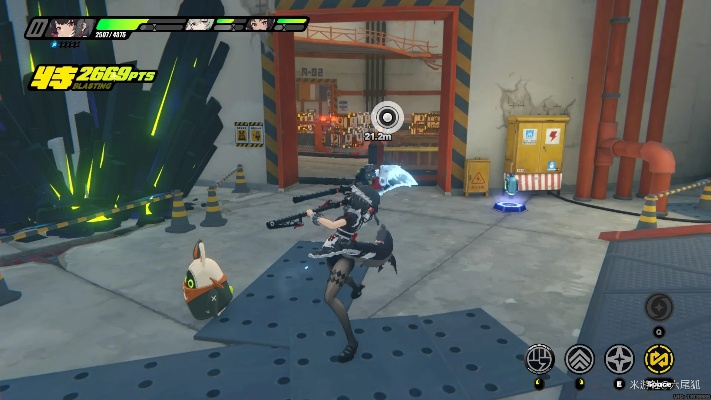
Task: Trigger the four-point star special skill
Action: tap(619, 357)
